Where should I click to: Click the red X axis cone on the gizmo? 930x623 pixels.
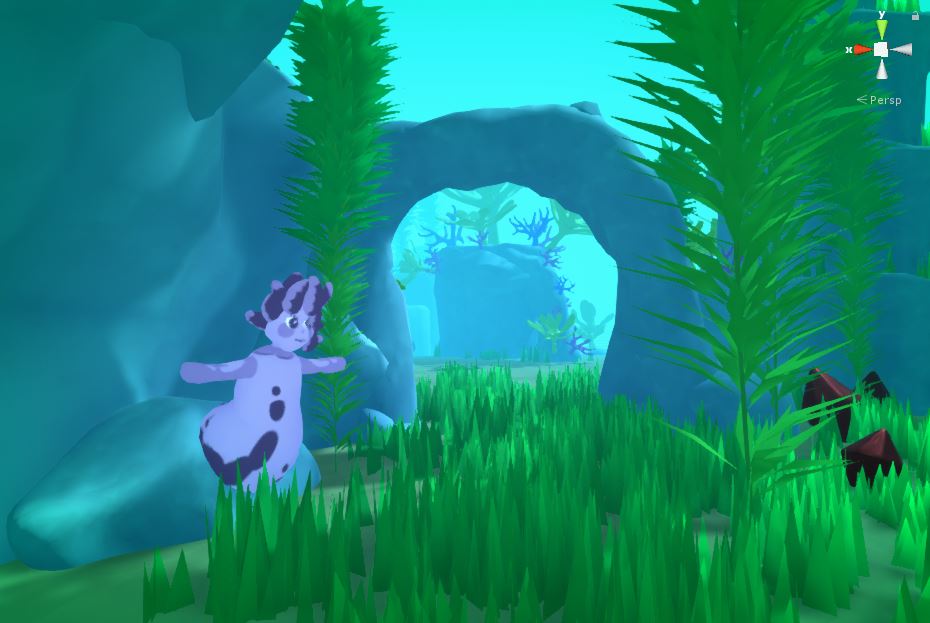[x=862, y=49]
